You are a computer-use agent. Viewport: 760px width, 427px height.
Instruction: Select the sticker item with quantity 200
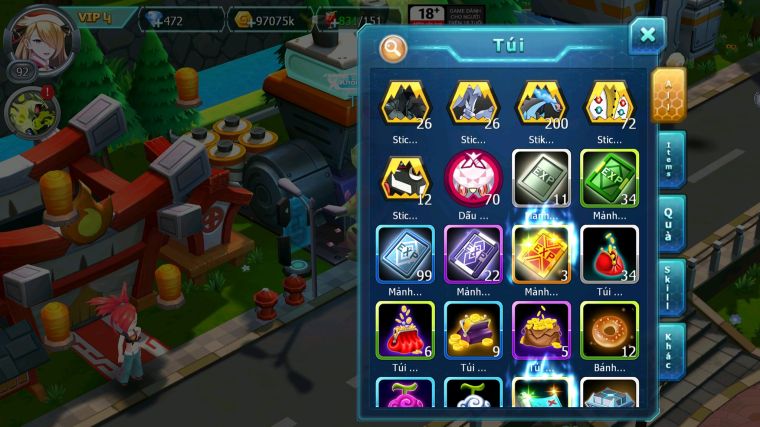[x=541, y=104]
